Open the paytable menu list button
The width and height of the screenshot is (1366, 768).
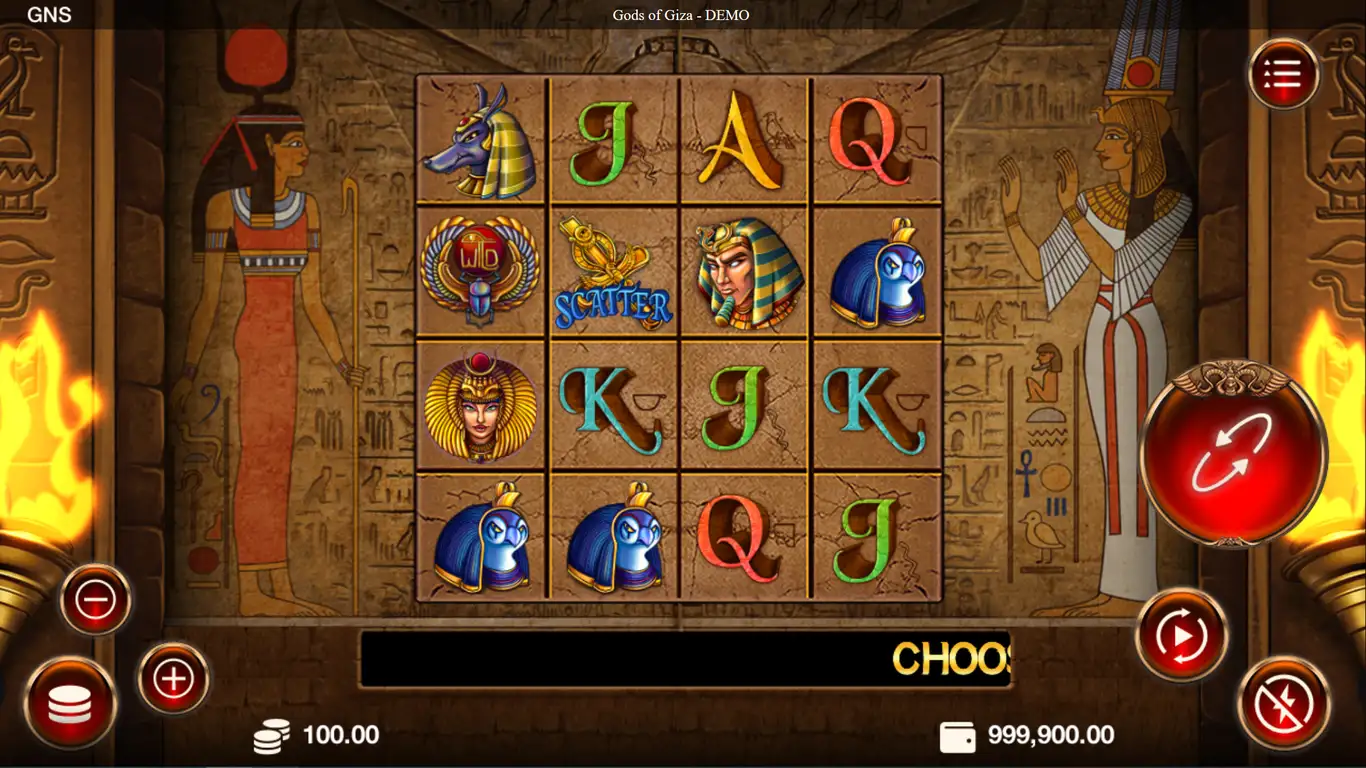point(1283,74)
